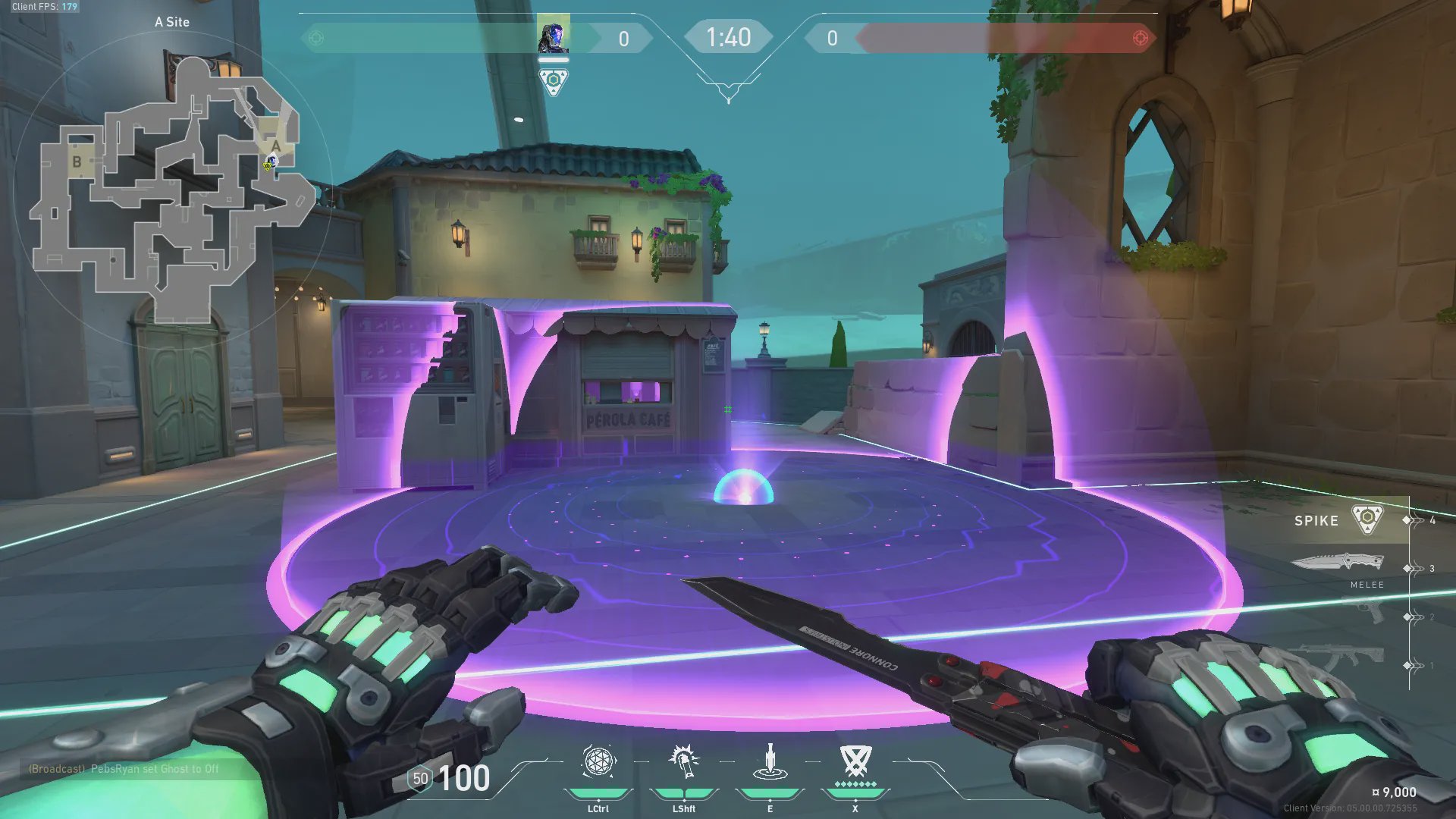Click the spike carrier icon under portrait
Image resolution: width=1456 pixels, height=819 pixels.
click(x=554, y=81)
